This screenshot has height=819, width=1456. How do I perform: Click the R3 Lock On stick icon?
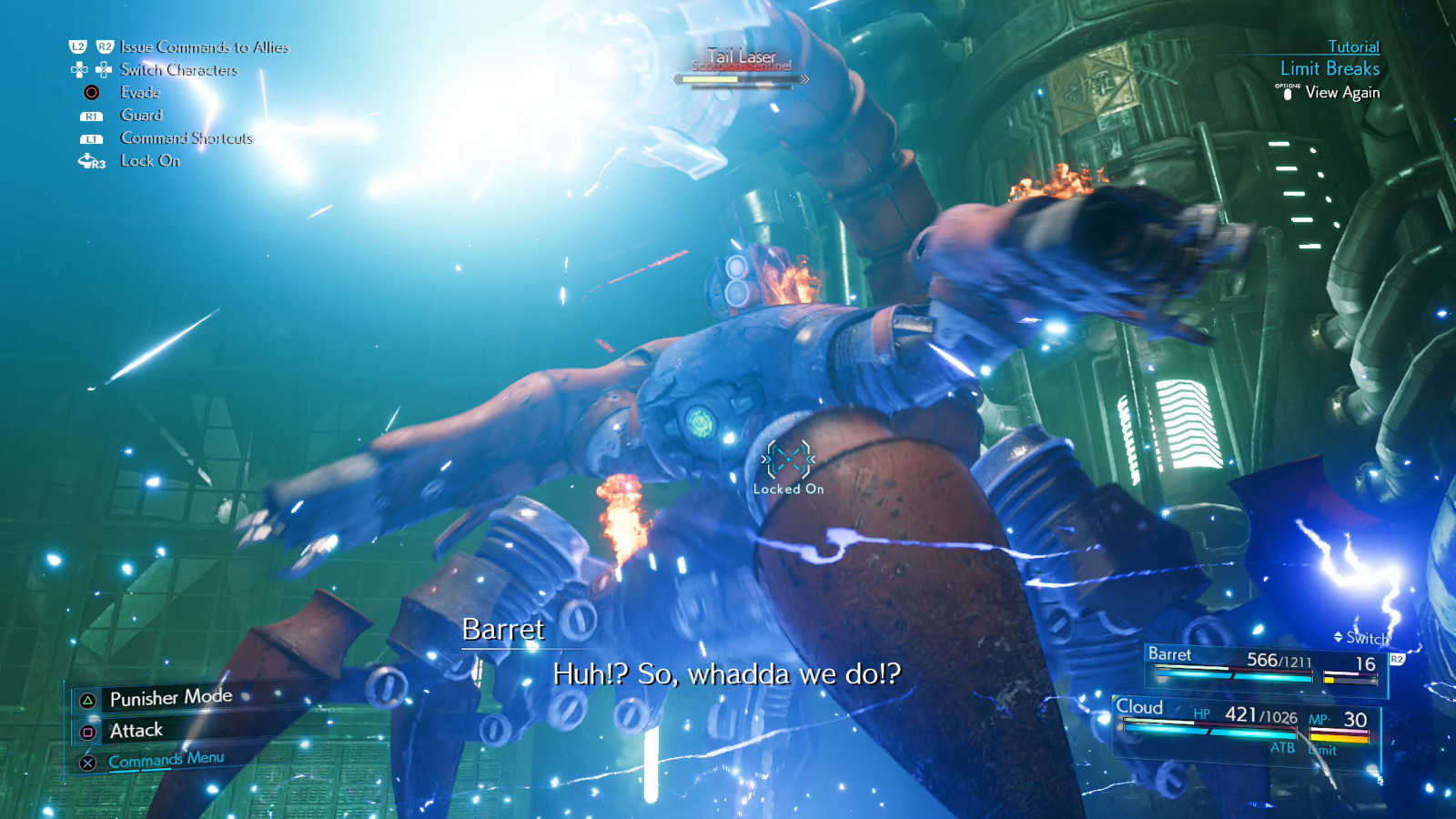[x=88, y=162]
